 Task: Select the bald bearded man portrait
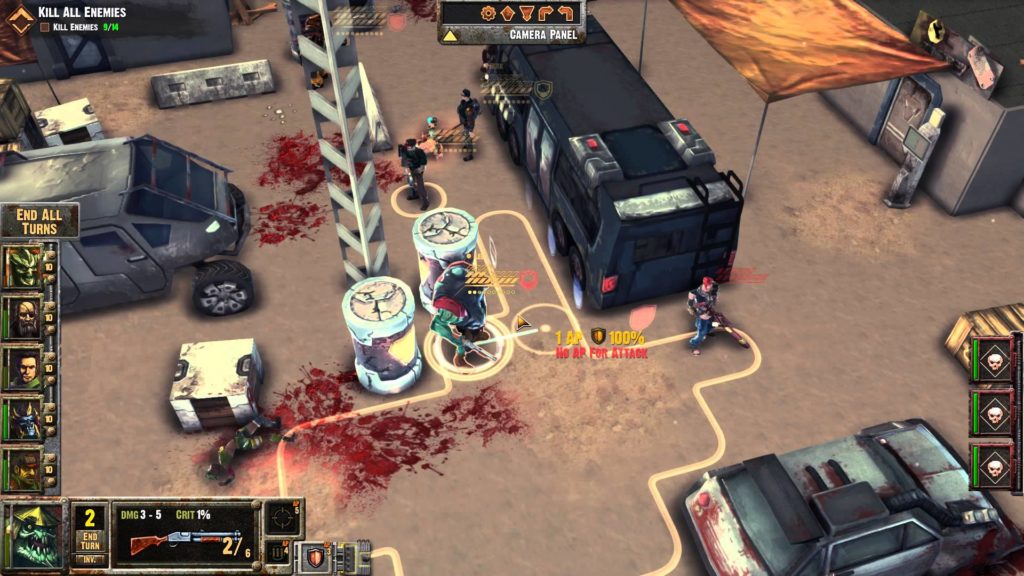(23, 318)
